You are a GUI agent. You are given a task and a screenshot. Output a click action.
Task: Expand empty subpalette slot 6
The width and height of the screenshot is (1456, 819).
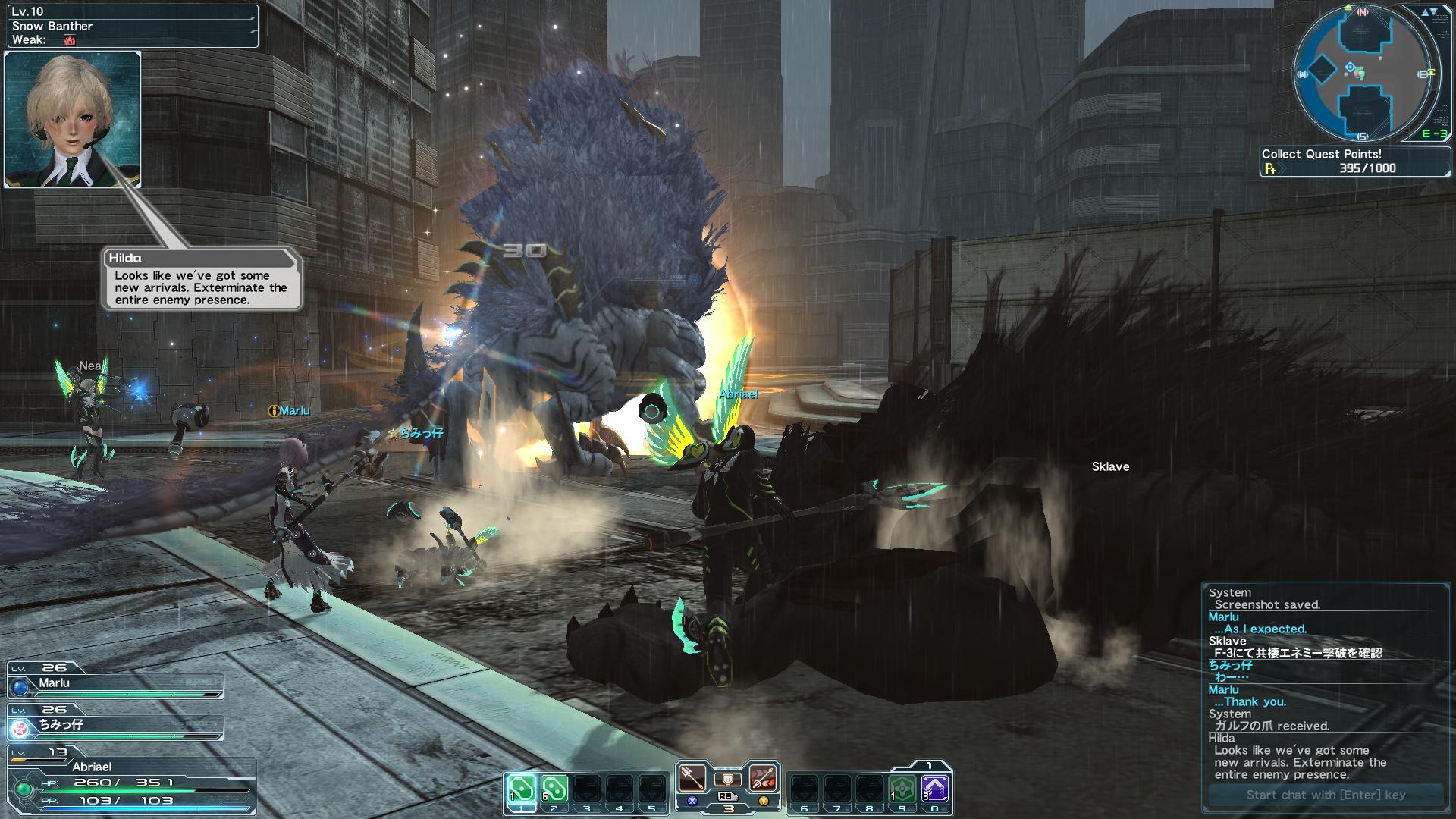click(804, 786)
